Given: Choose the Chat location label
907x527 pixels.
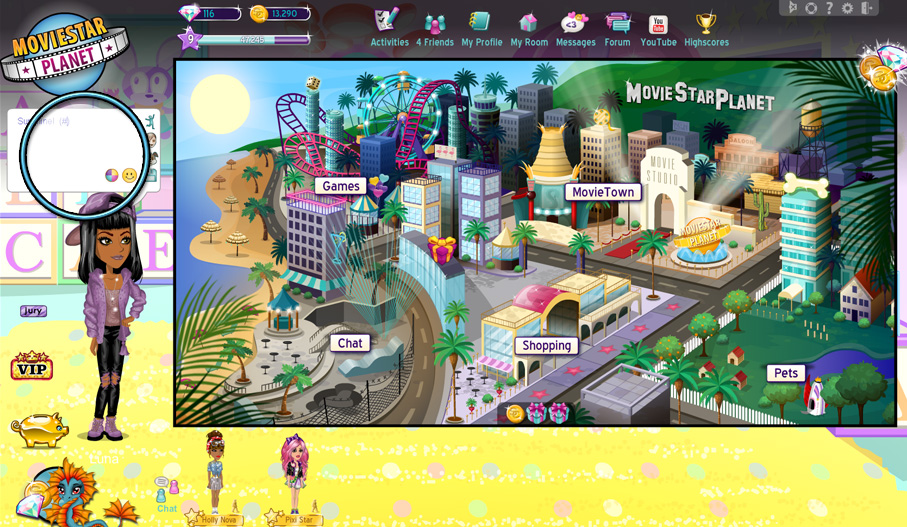Looking at the screenshot, I should [x=350, y=343].
